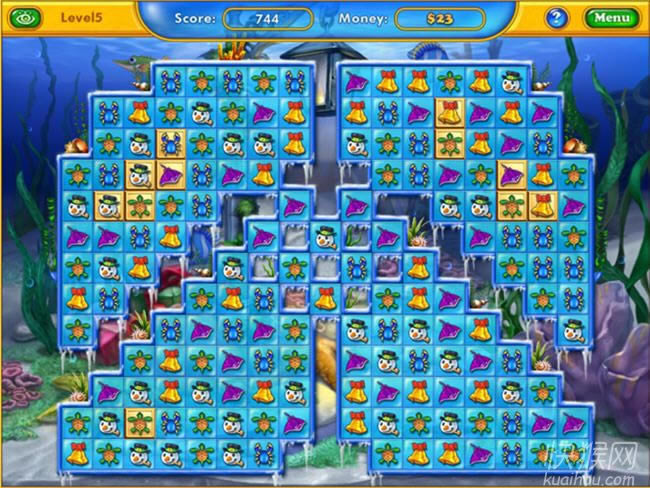This screenshot has height=488, width=650.
Task: Select the gold-backed blue crab tile
Action: [x=169, y=143]
